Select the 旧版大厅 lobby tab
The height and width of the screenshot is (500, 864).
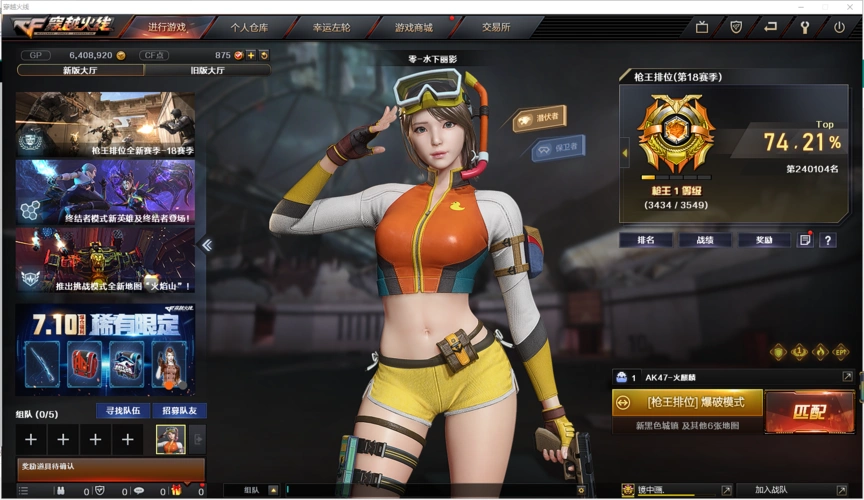pos(208,70)
